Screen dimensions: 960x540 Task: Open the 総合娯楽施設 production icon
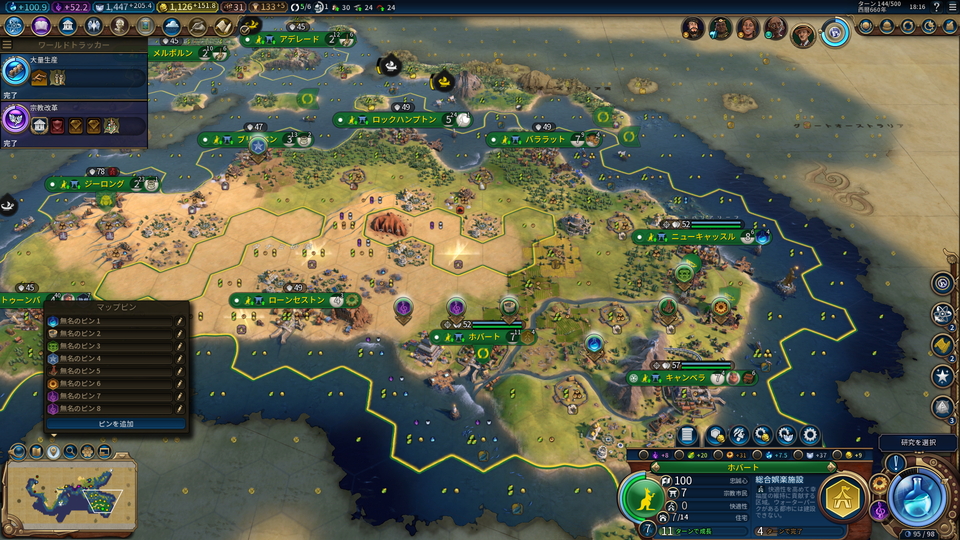(844, 496)
